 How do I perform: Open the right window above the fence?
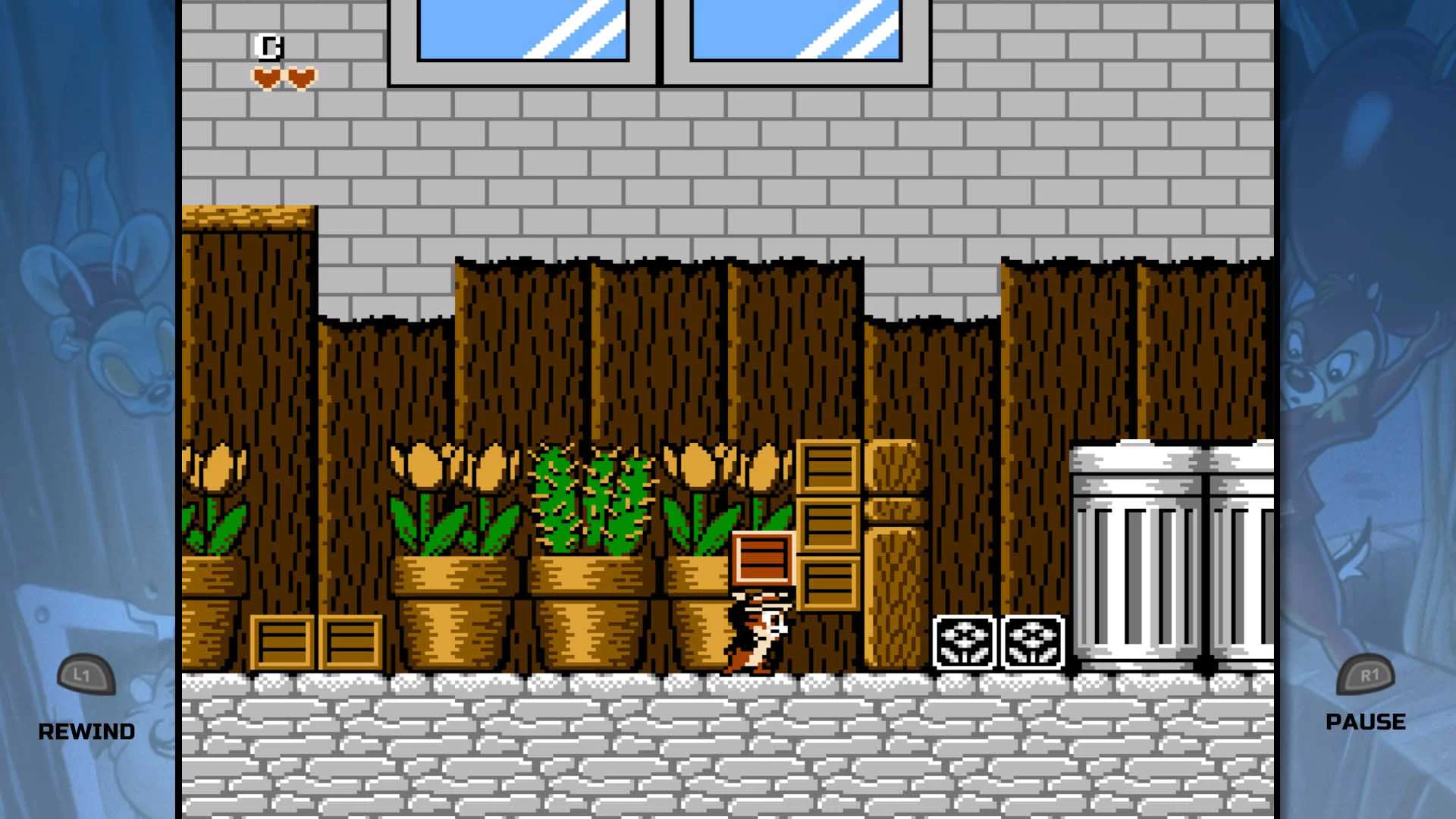coord(796,34)
